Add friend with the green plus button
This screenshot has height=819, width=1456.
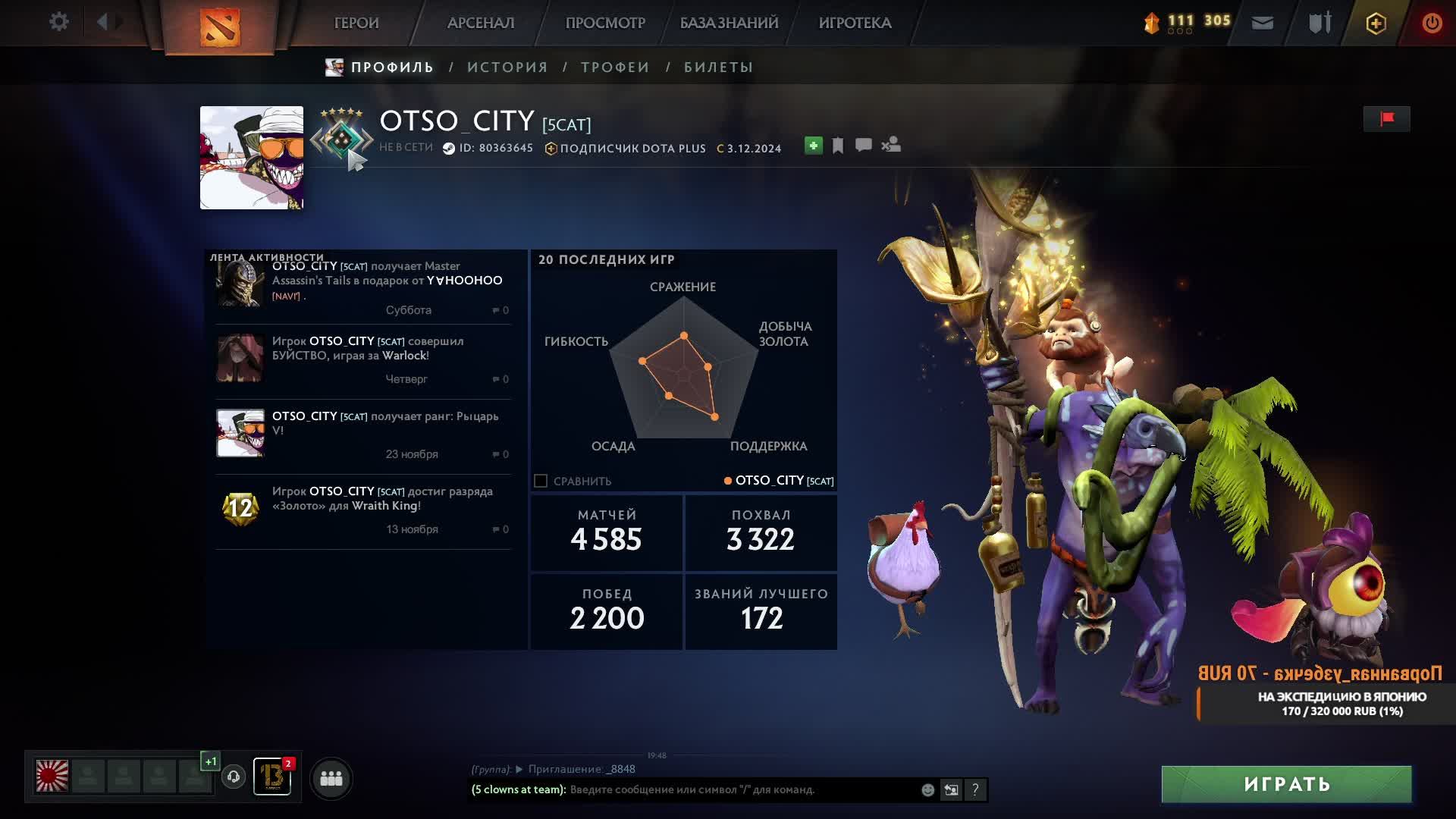(813, 146)
